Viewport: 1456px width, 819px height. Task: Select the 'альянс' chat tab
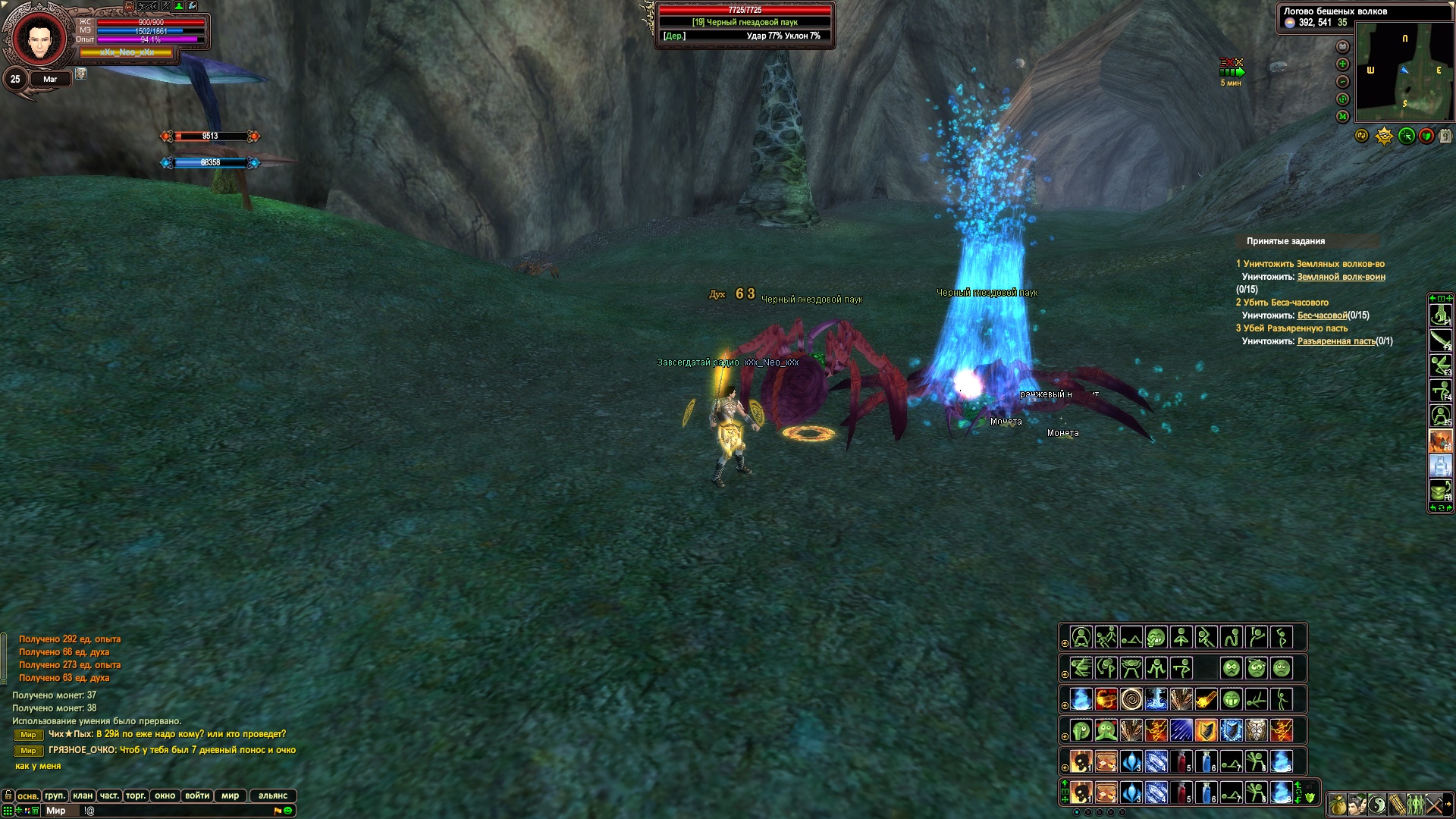tap(272, 795)
